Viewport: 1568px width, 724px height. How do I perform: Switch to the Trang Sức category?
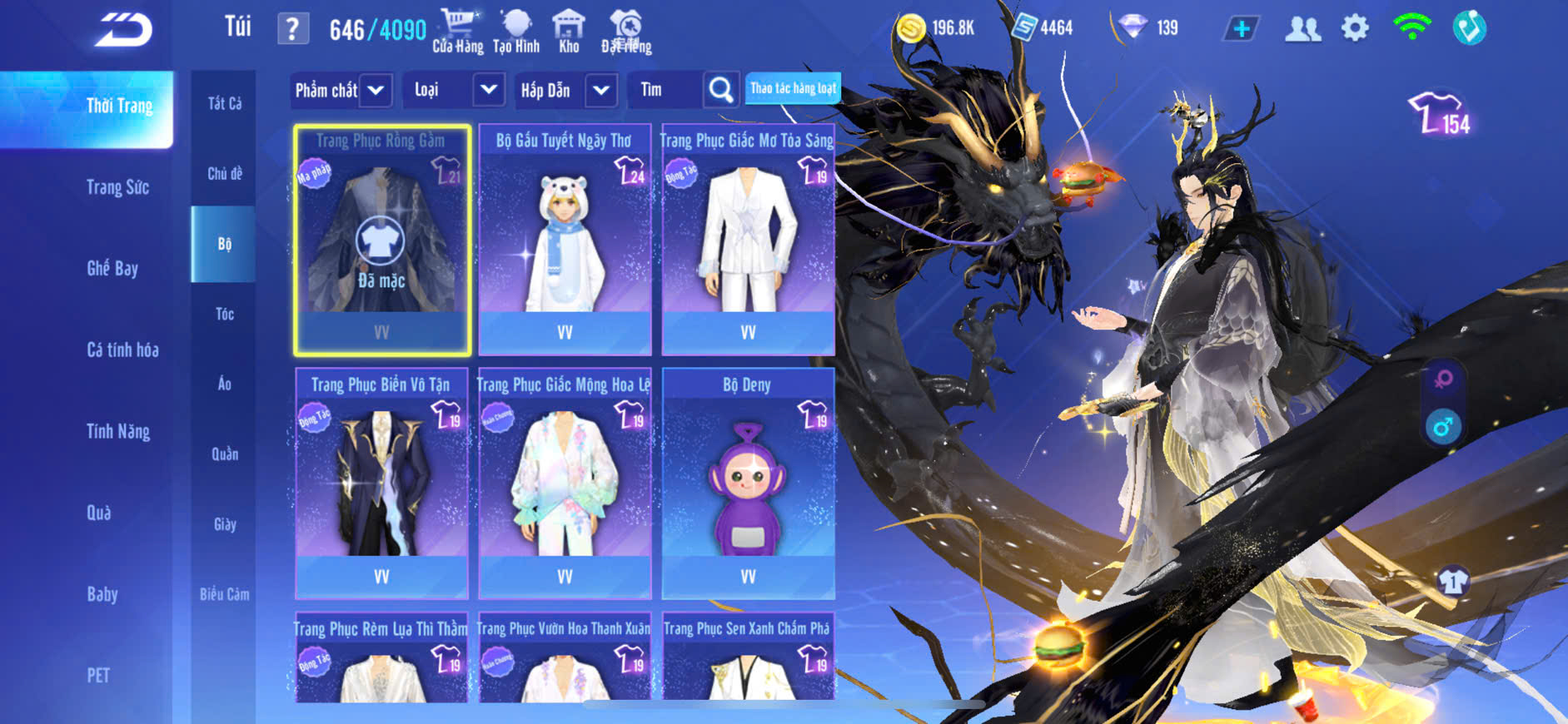[118, 187]
